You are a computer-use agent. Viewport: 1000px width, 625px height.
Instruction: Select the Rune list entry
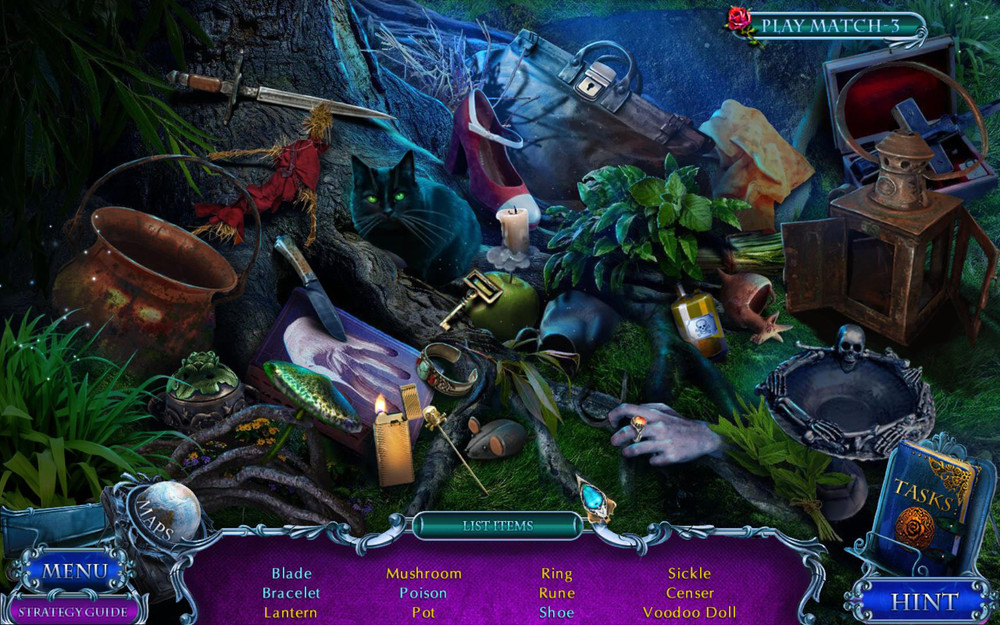(557, 593)
